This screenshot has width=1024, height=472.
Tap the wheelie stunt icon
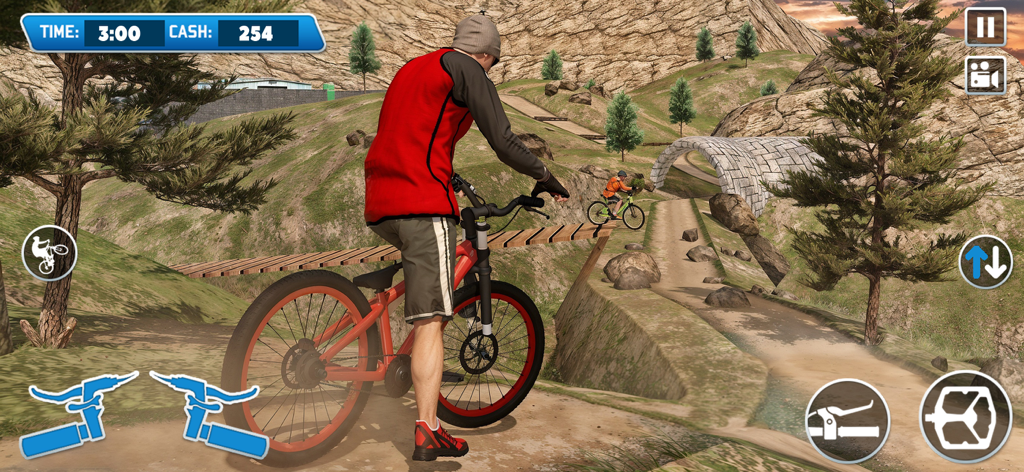pos(49,252)
